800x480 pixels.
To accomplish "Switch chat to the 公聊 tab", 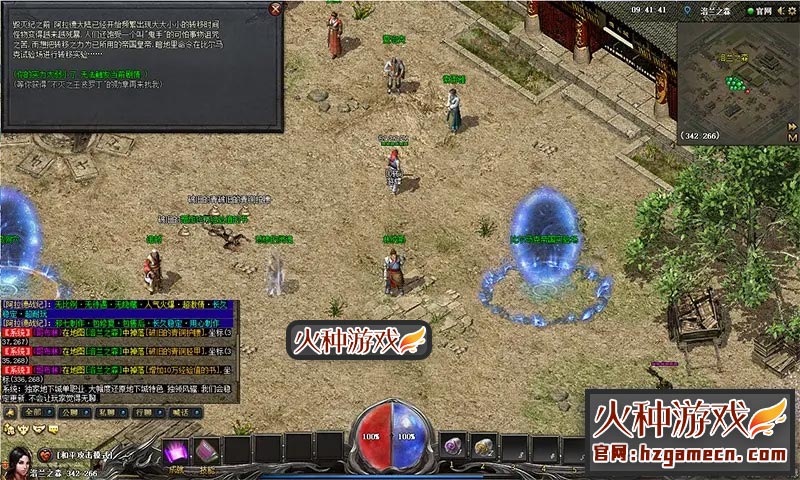I will (x=71, y=411).
